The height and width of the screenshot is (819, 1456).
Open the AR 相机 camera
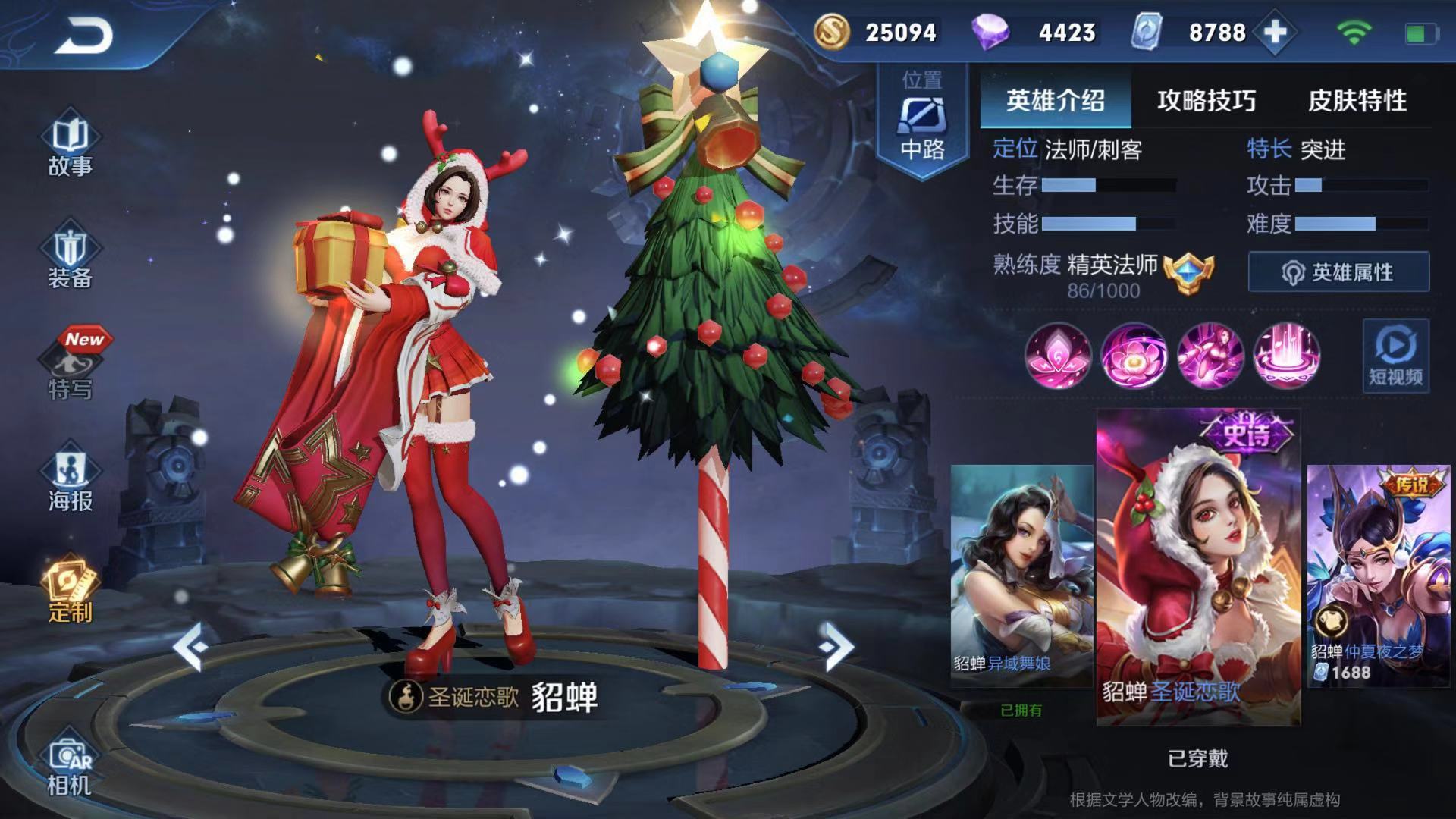point(70,766)
